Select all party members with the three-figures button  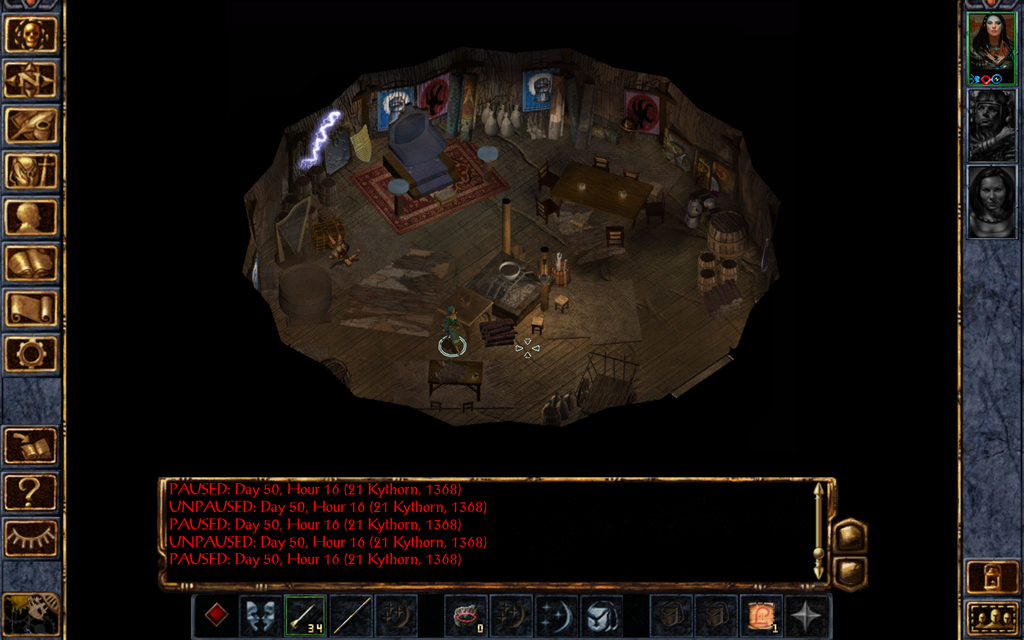point(991,619)
